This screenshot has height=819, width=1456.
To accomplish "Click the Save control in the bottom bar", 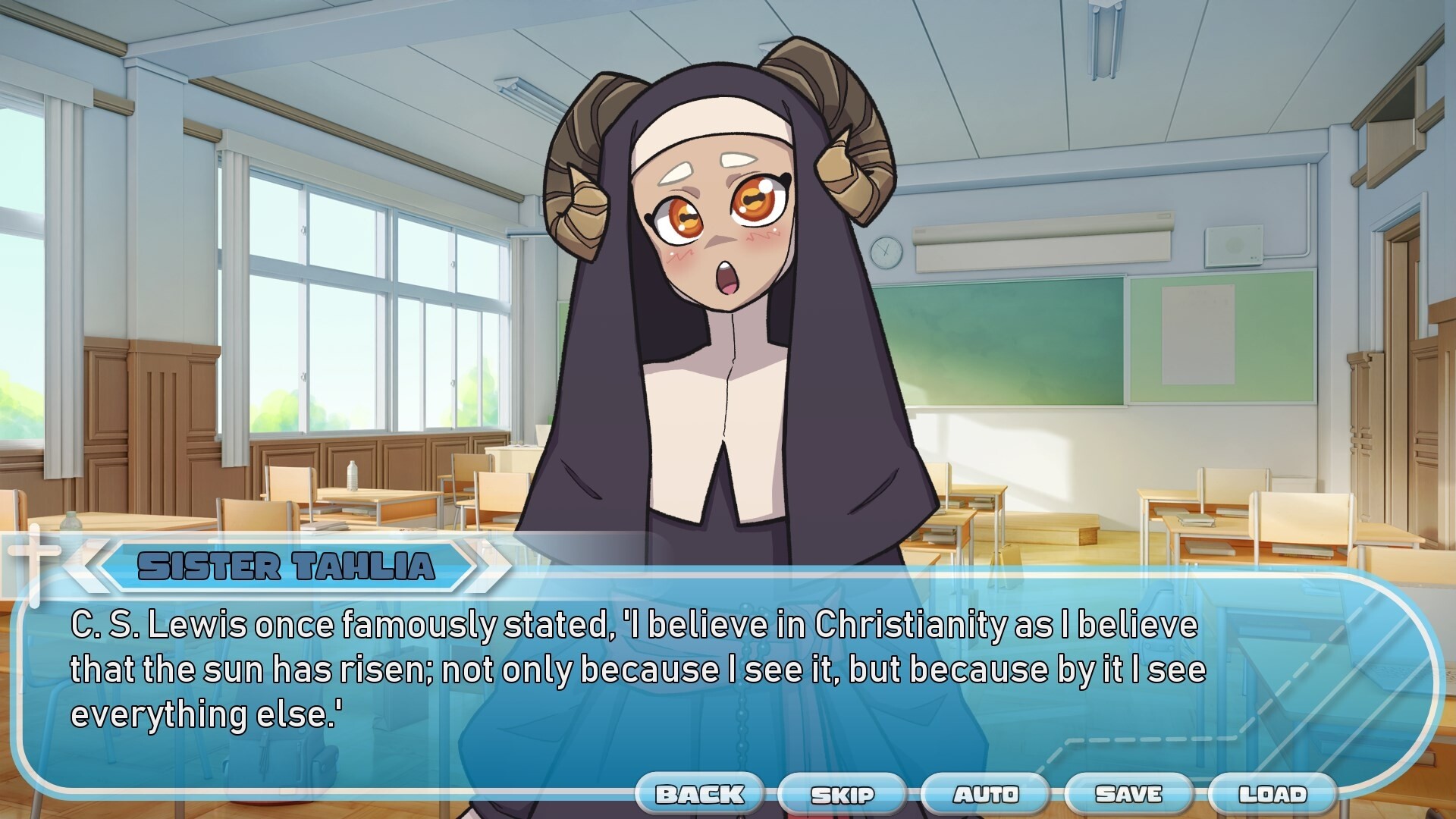I will coord(1129,795).
